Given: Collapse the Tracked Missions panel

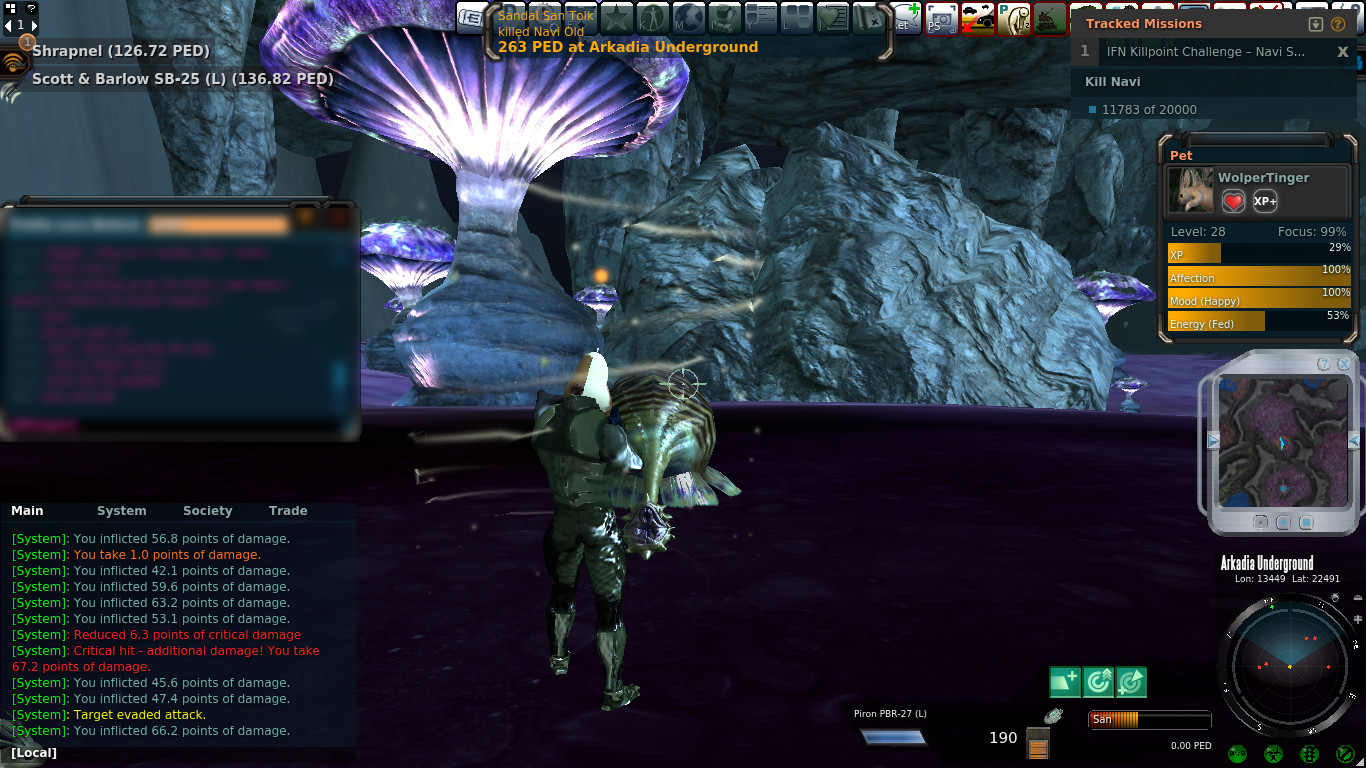Looking at the screenshot, I should [x=1316, y=24].
